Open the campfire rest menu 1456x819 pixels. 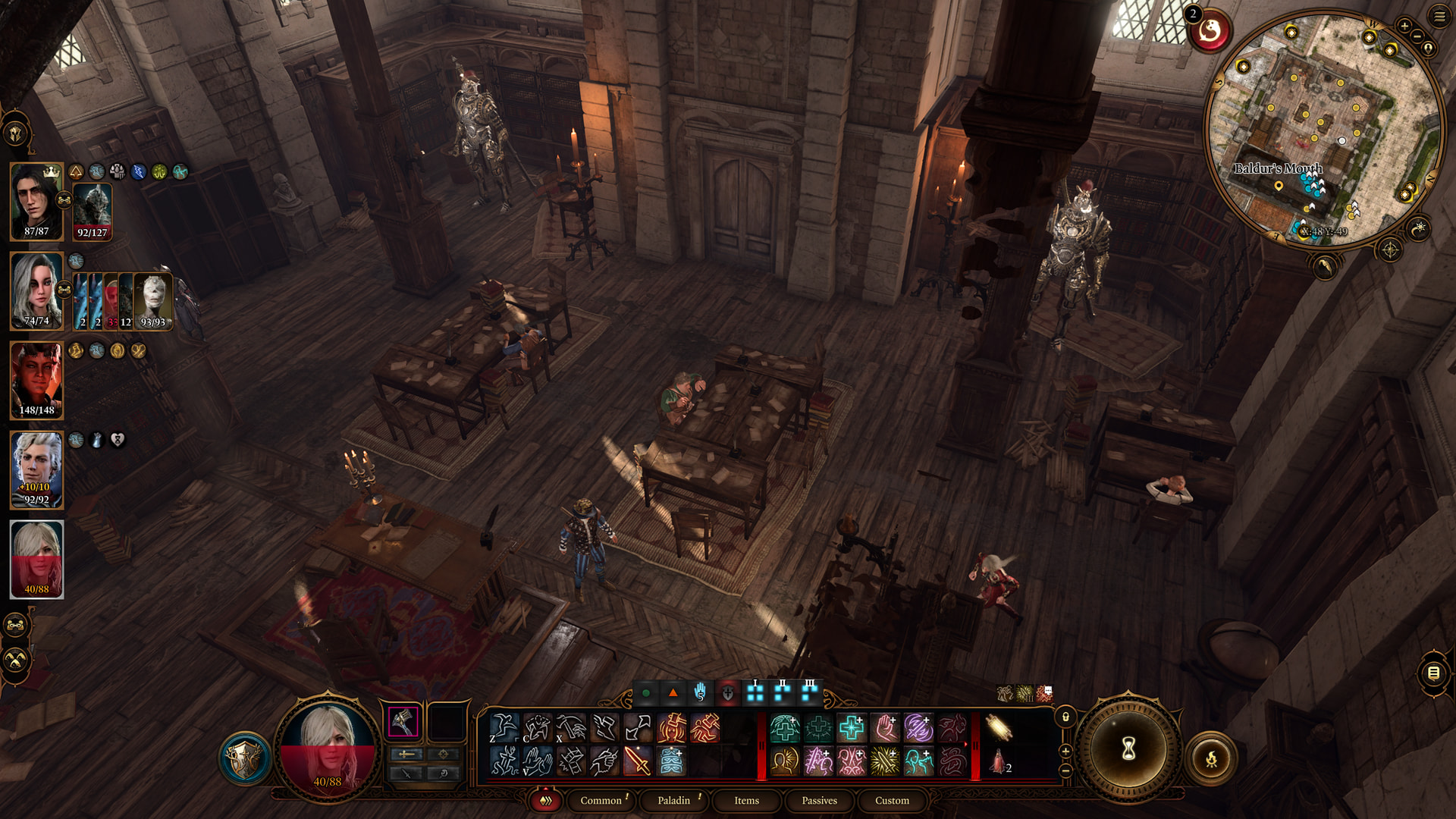tap(1211, 758)
